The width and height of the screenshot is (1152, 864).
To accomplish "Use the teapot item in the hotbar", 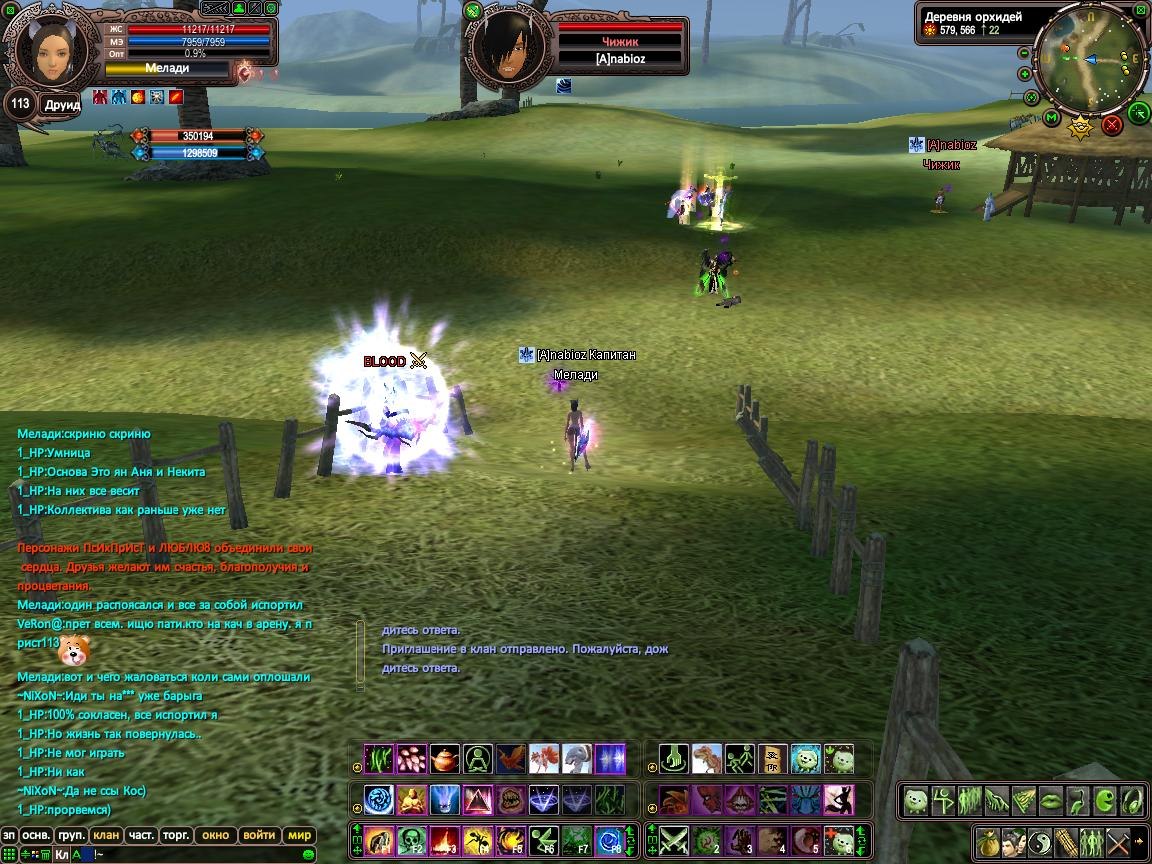I will (x=445, y=758).
